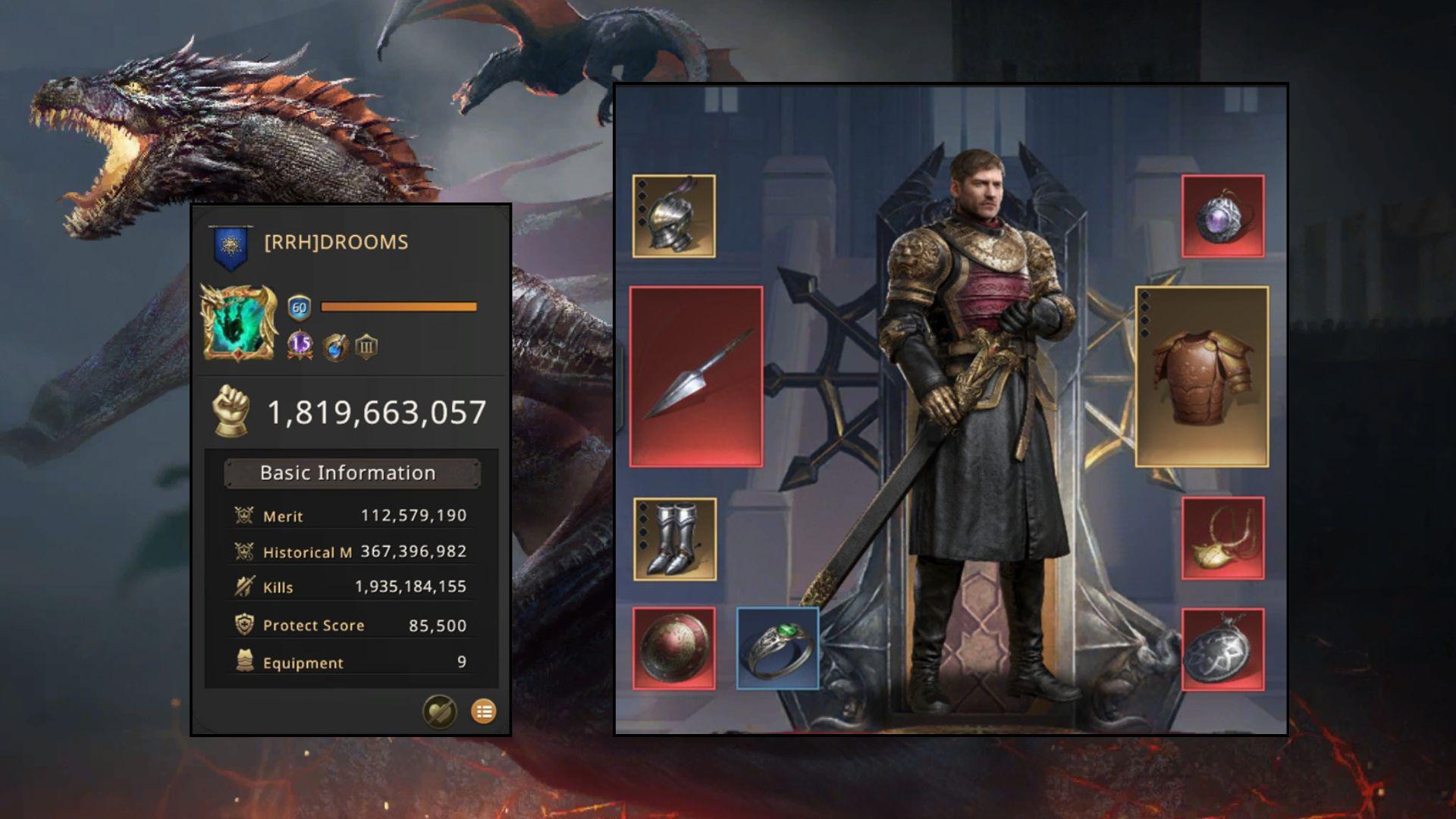Viewport: 1456px width, 819px height.
Task: Select the silver boots slot
Action: tap(674, 539)
